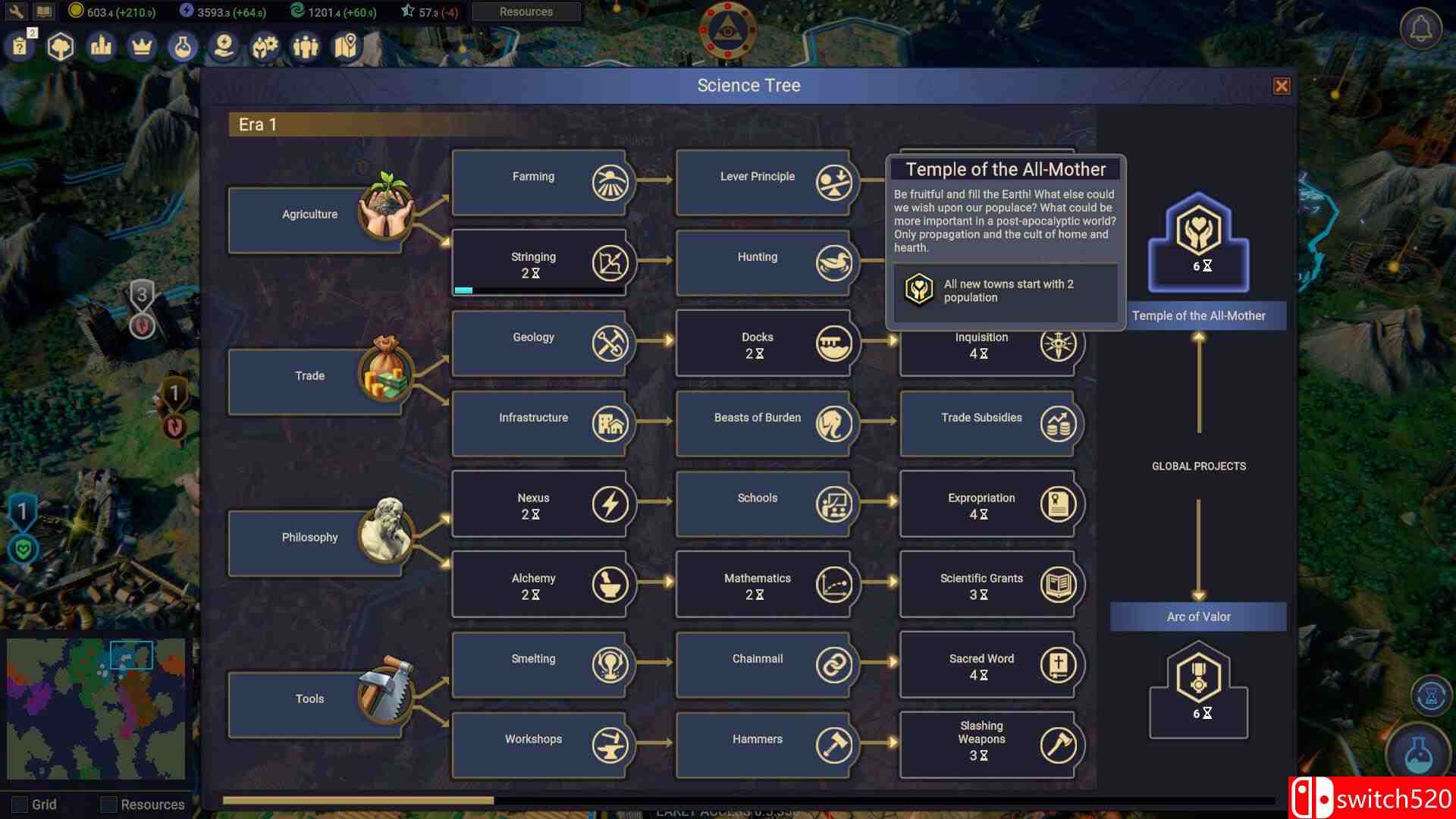1456x819 pixels.
Task: Click the city buildings overview icon
Action: click(x=101, y=46)
